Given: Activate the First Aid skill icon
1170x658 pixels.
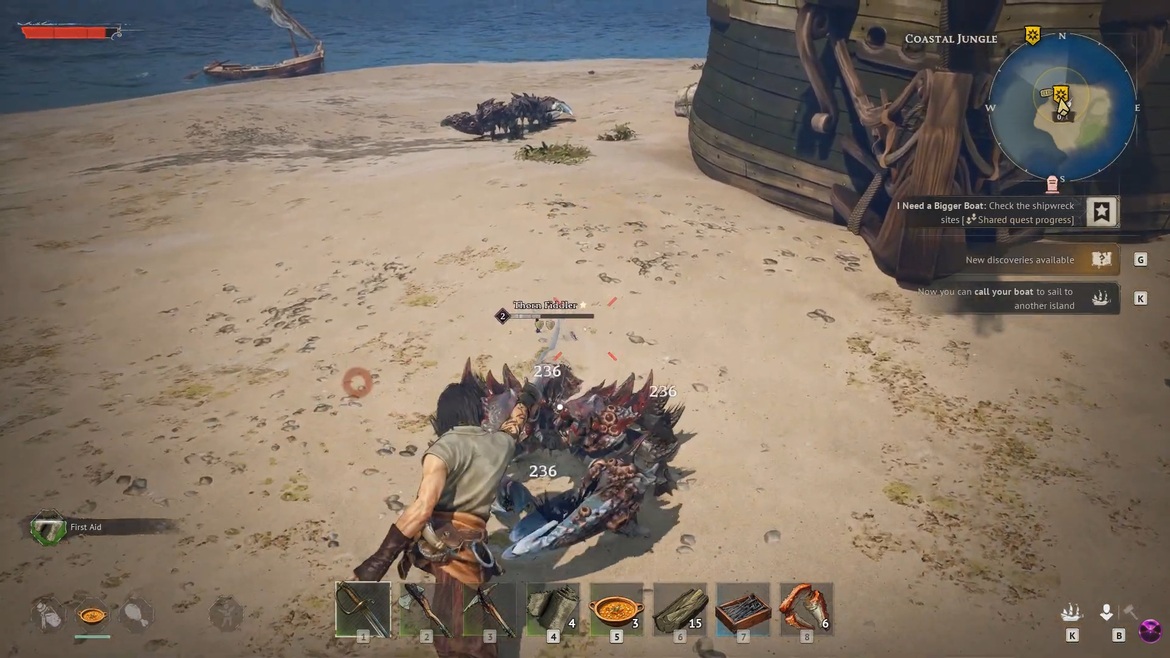Looking at the screenshot, I should click(x=47, y=527).
